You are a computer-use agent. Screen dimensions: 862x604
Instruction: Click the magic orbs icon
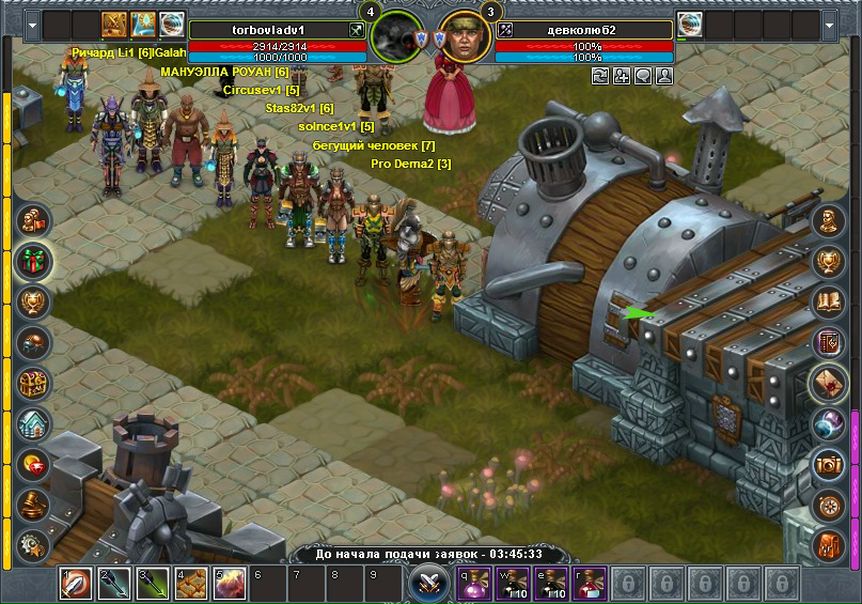coord(828,423)
